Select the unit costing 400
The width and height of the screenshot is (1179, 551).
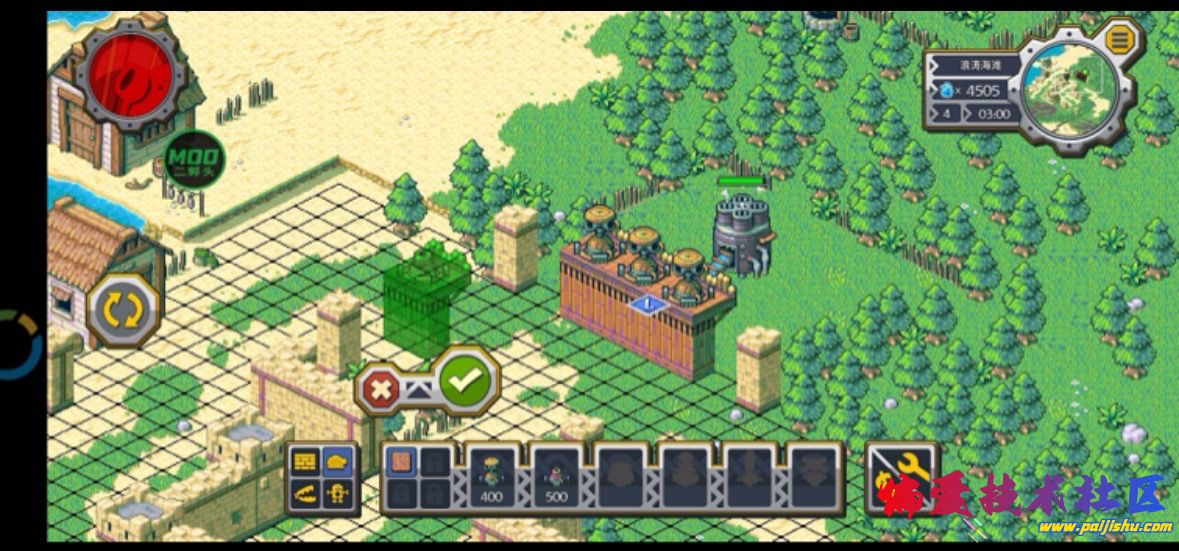pos(491,475)
